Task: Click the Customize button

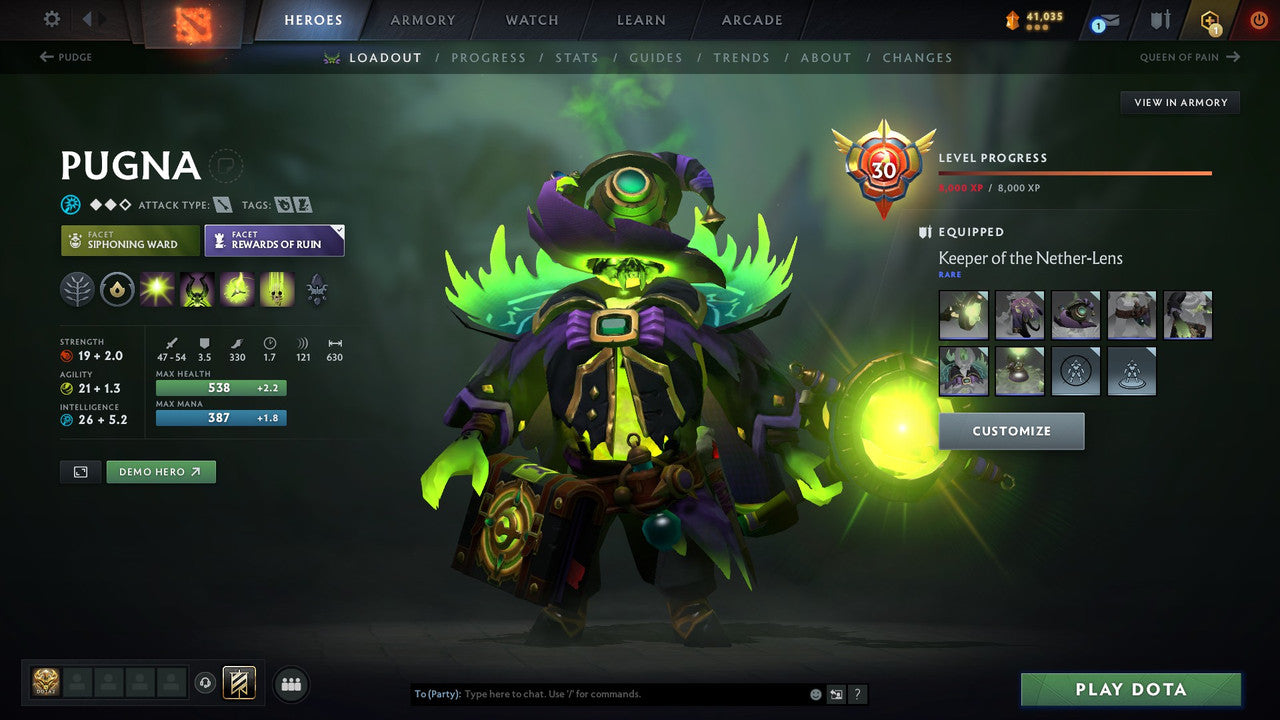Action: pyautogui.click(x=1011, y=430)
